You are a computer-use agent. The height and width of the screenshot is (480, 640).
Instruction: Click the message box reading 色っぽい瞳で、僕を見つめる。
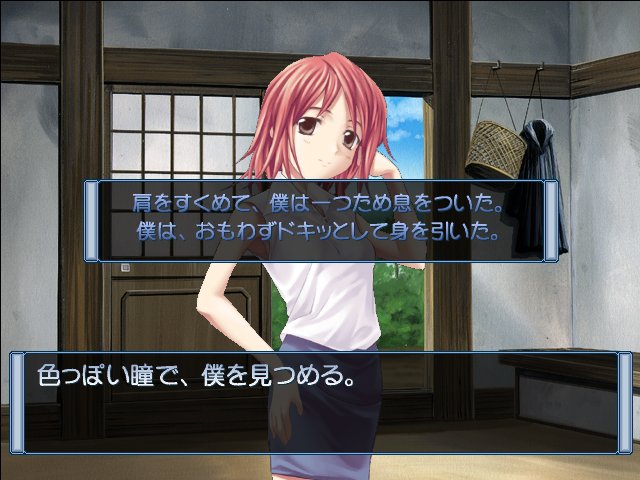coord(320,402)
